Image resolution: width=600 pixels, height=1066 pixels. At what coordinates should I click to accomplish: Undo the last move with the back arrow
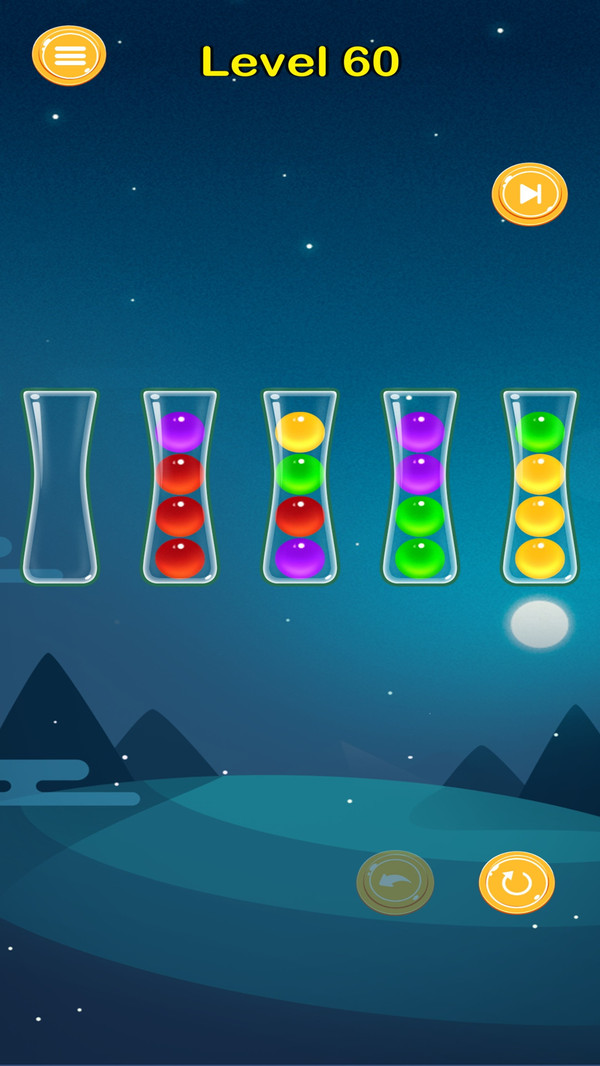point(395,882)
